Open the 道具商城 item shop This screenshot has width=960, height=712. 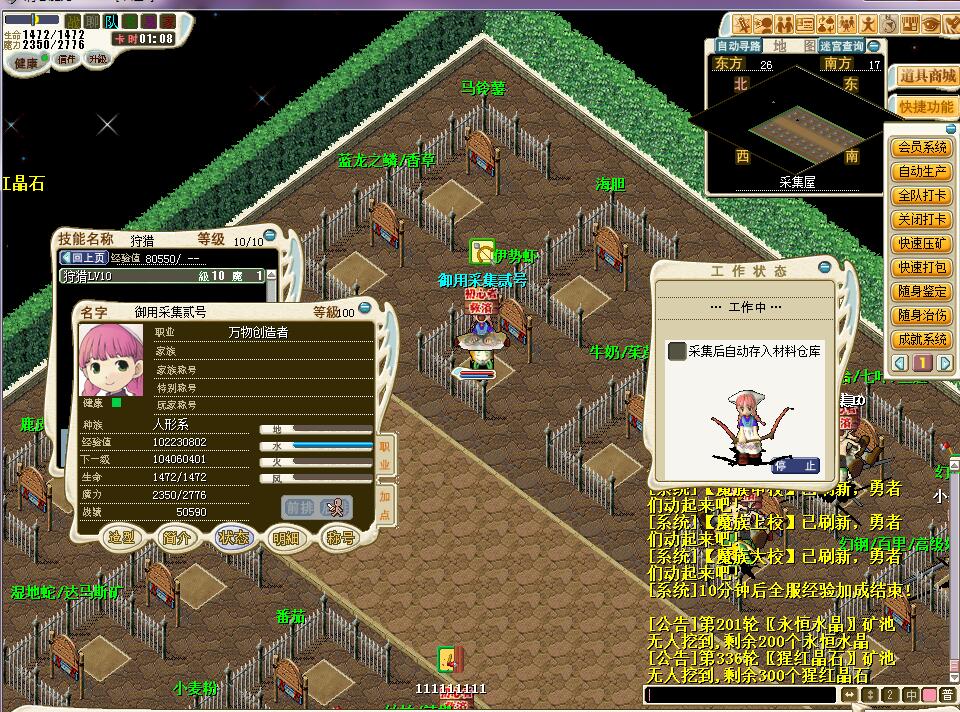tap(926, 76)
